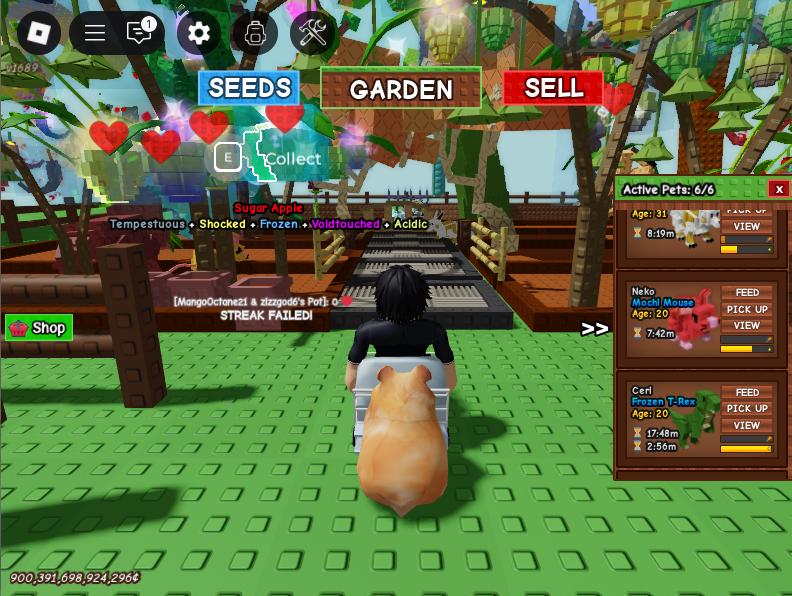Image resolution: width=792 pixels, height=596 pixels.
Task: View the Frozen T-Rex pet details
Action: 747,425
